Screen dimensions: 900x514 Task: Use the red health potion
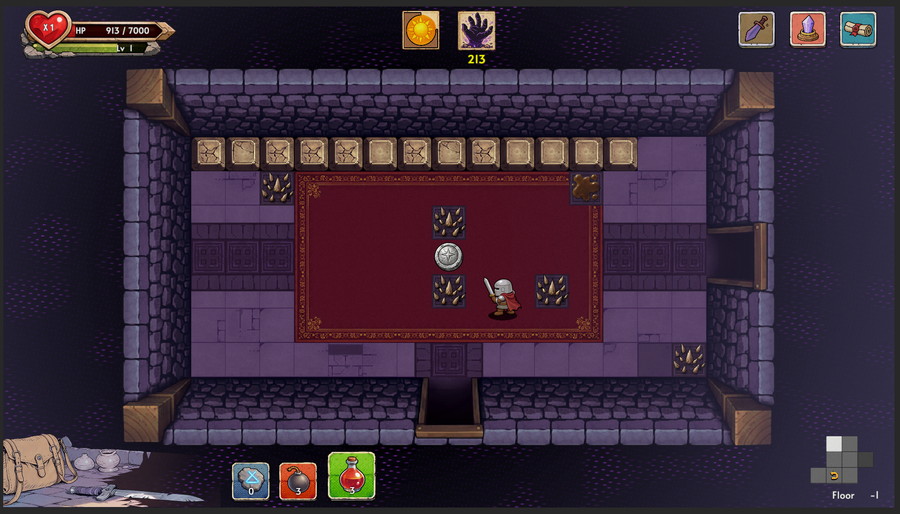pos(351,476)
